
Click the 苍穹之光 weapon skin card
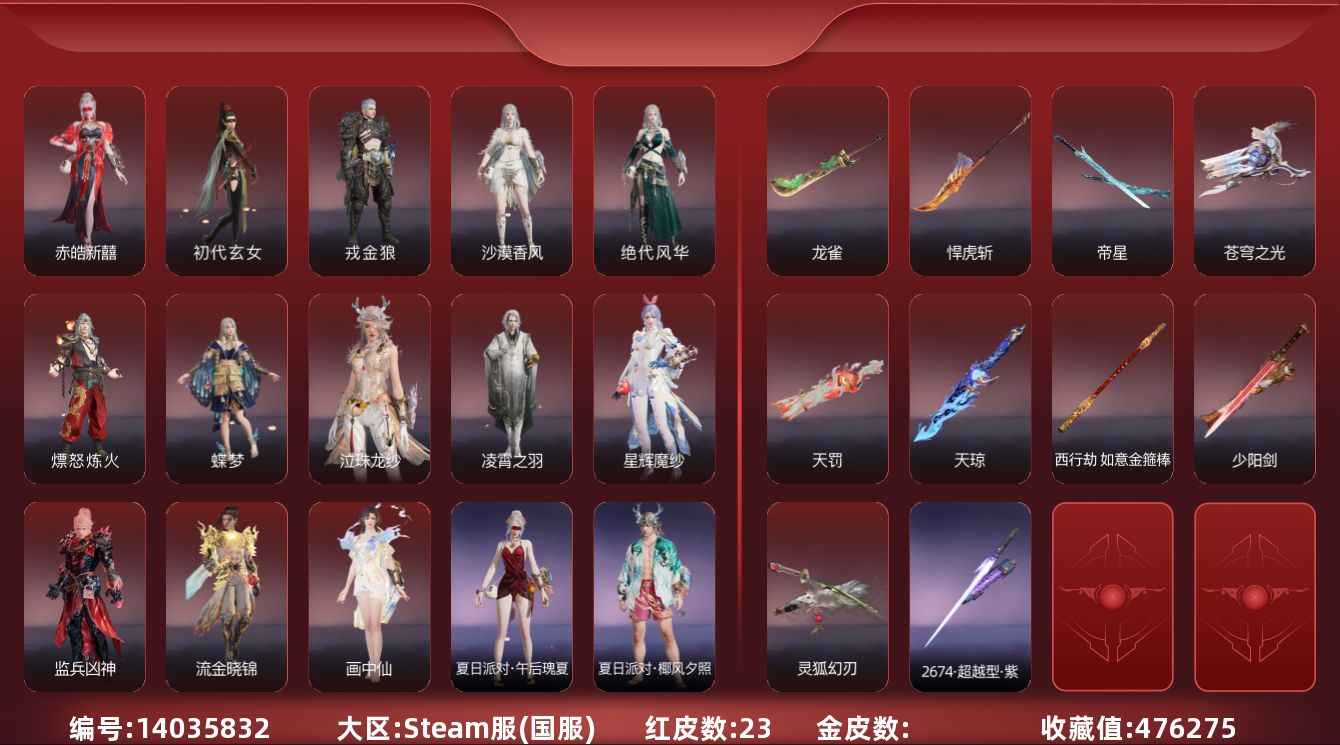(x=1254, y=180)
